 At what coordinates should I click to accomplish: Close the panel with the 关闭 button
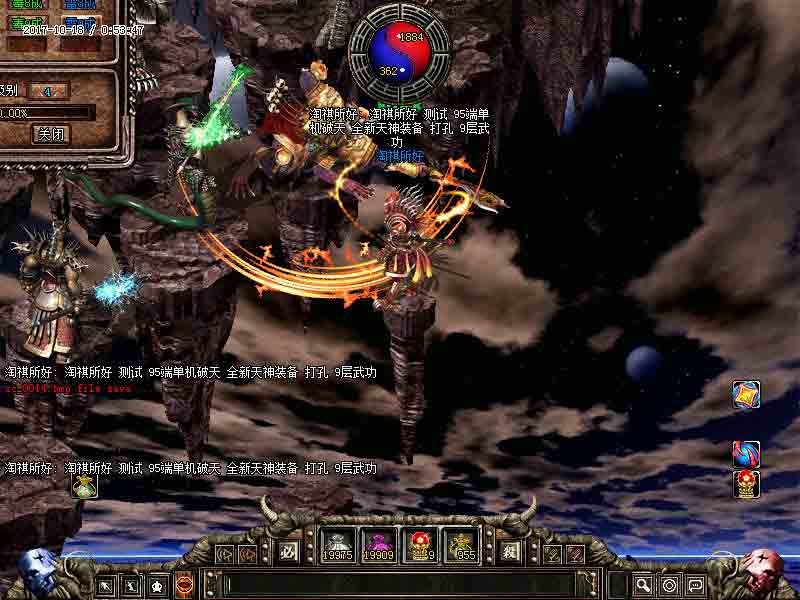point(51,133)
